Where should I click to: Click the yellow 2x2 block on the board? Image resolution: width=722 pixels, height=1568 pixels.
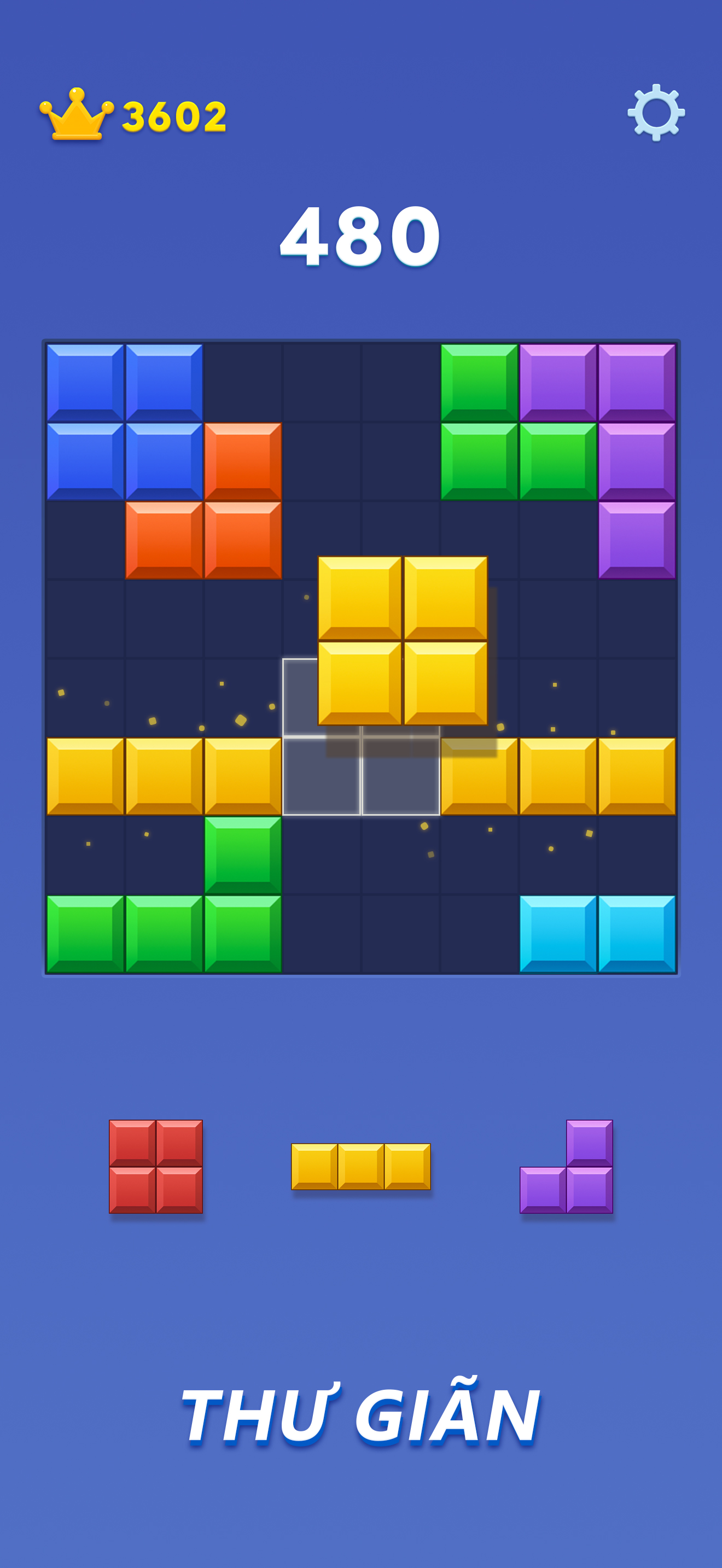coord(402,641)
